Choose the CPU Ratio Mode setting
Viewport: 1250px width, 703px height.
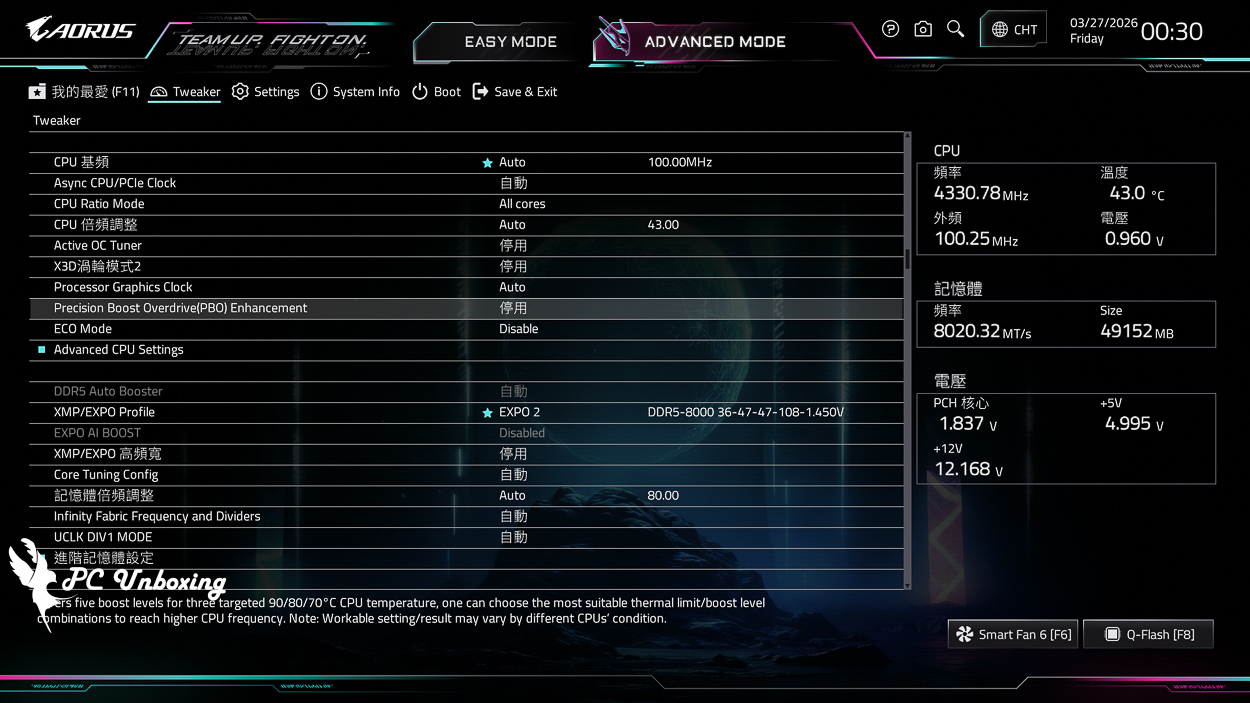[99, 204]
